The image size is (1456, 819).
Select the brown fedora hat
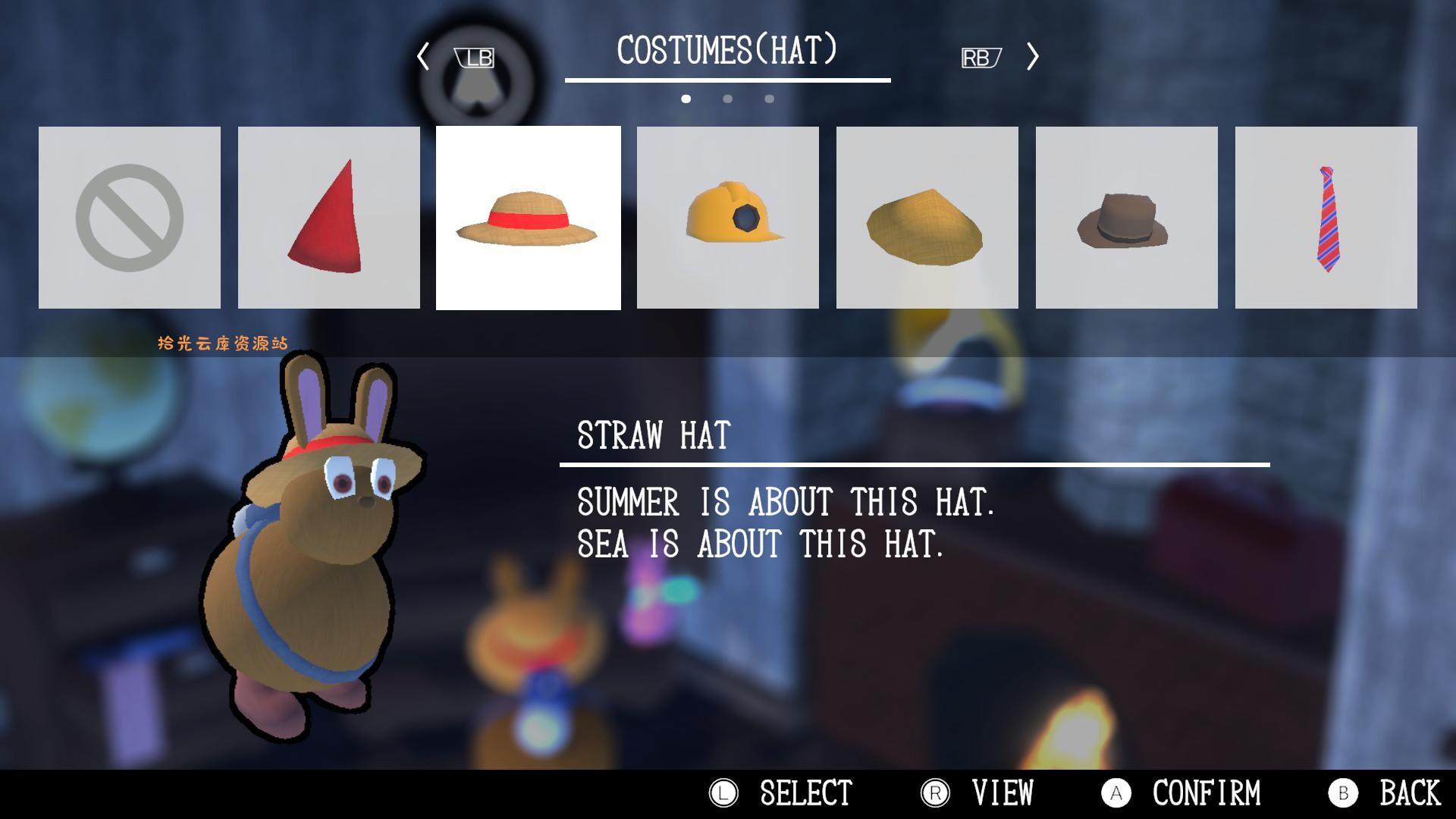[1126, 218]
